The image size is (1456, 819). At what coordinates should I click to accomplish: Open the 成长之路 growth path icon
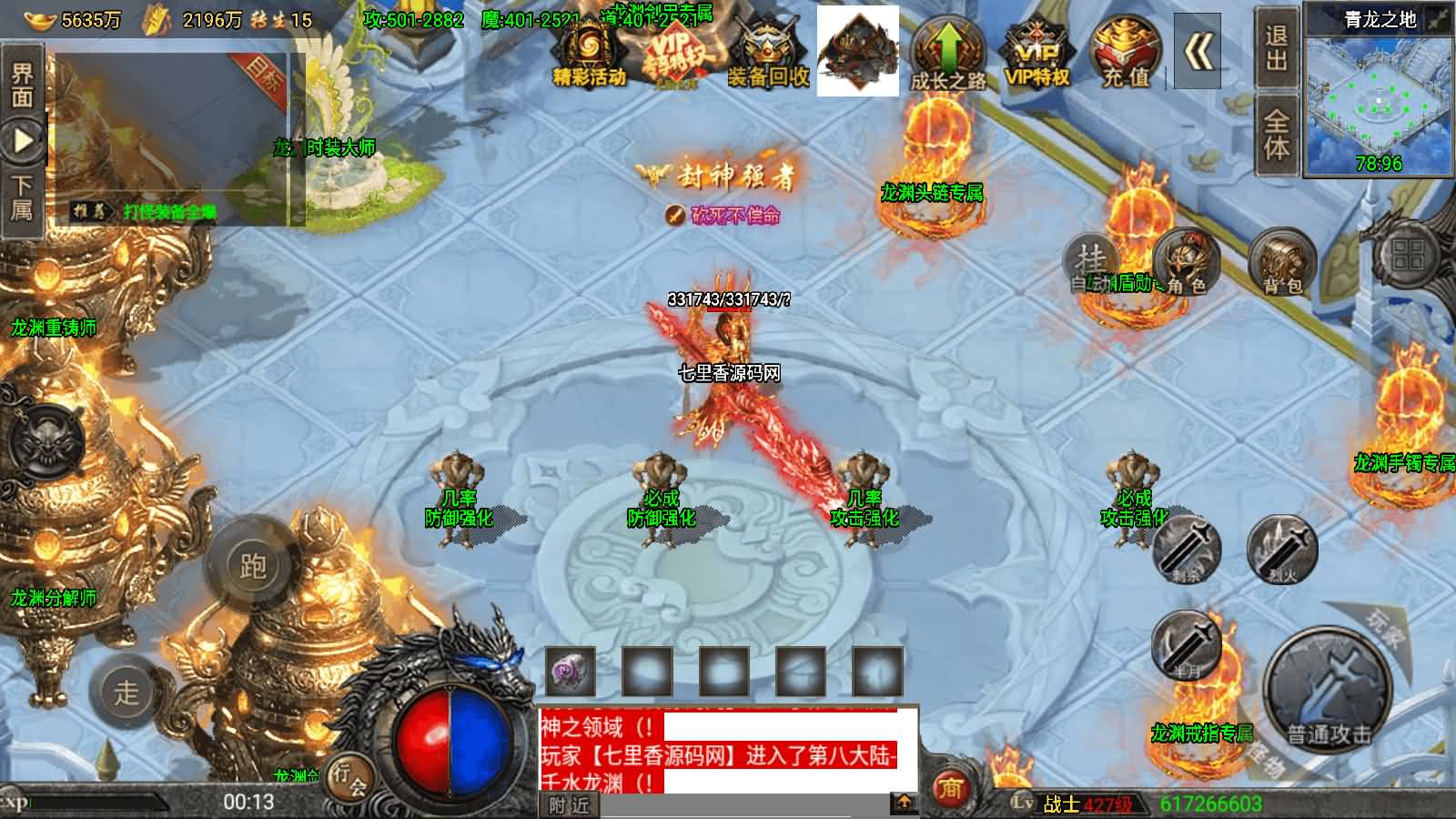948,53
